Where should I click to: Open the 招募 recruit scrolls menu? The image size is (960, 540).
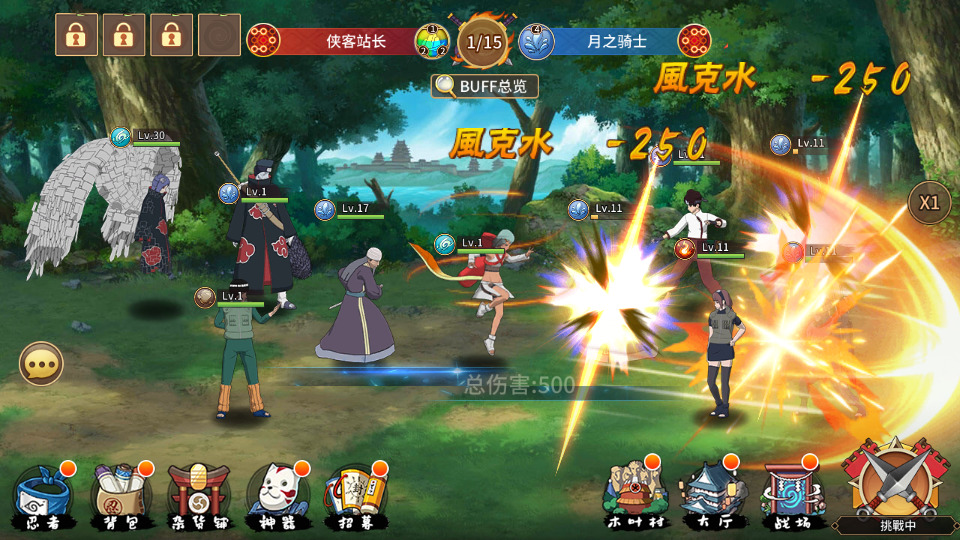356,494
